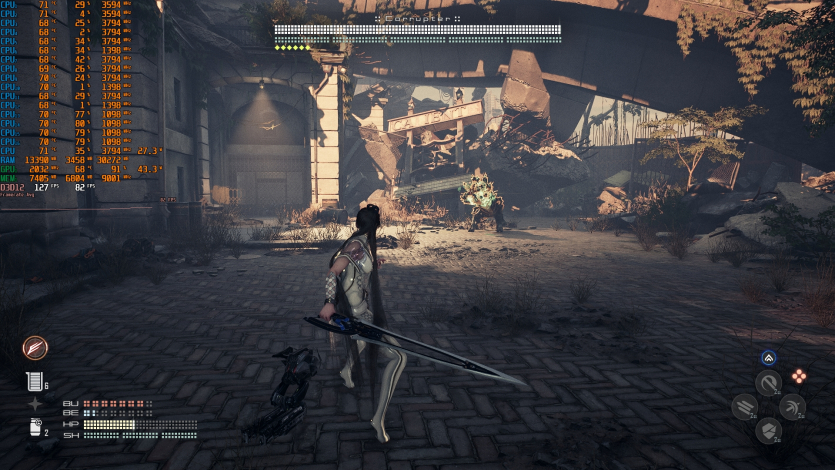835x470 pixels.
Task: Activate the bottom shield-break beta skill
Action: pos(768,430)
